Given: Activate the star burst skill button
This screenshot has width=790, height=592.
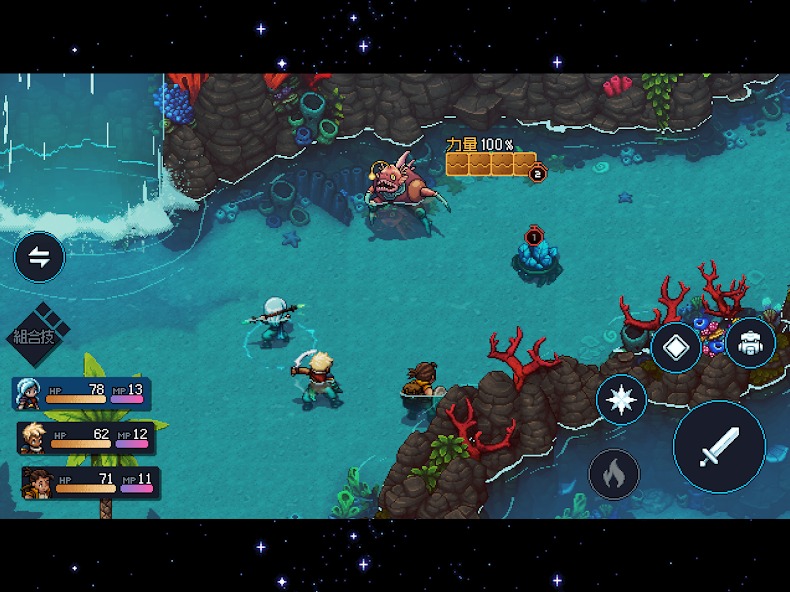Looking at the screenshot, I should coord(621,400).
